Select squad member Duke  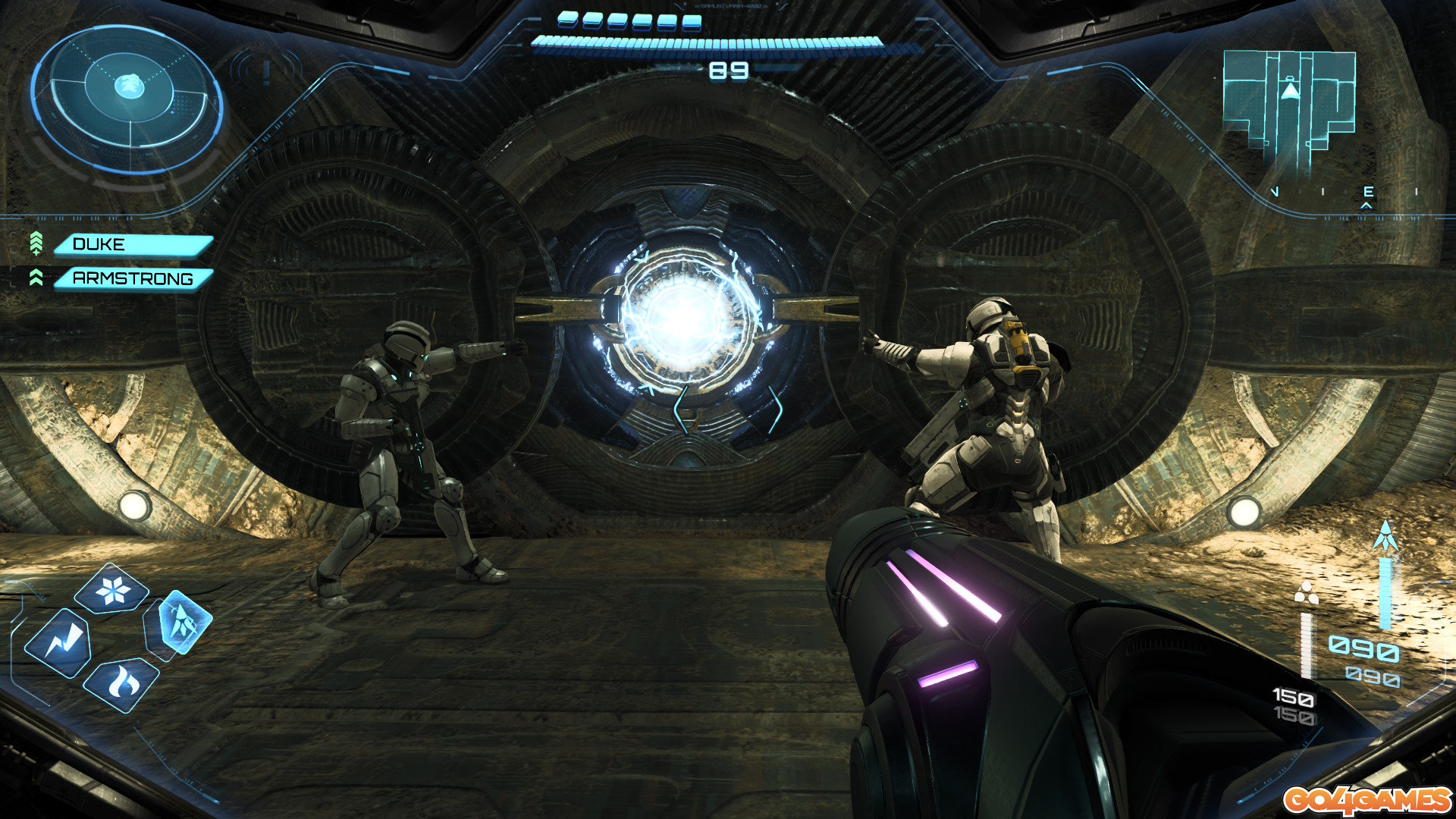tap(132, 245)
